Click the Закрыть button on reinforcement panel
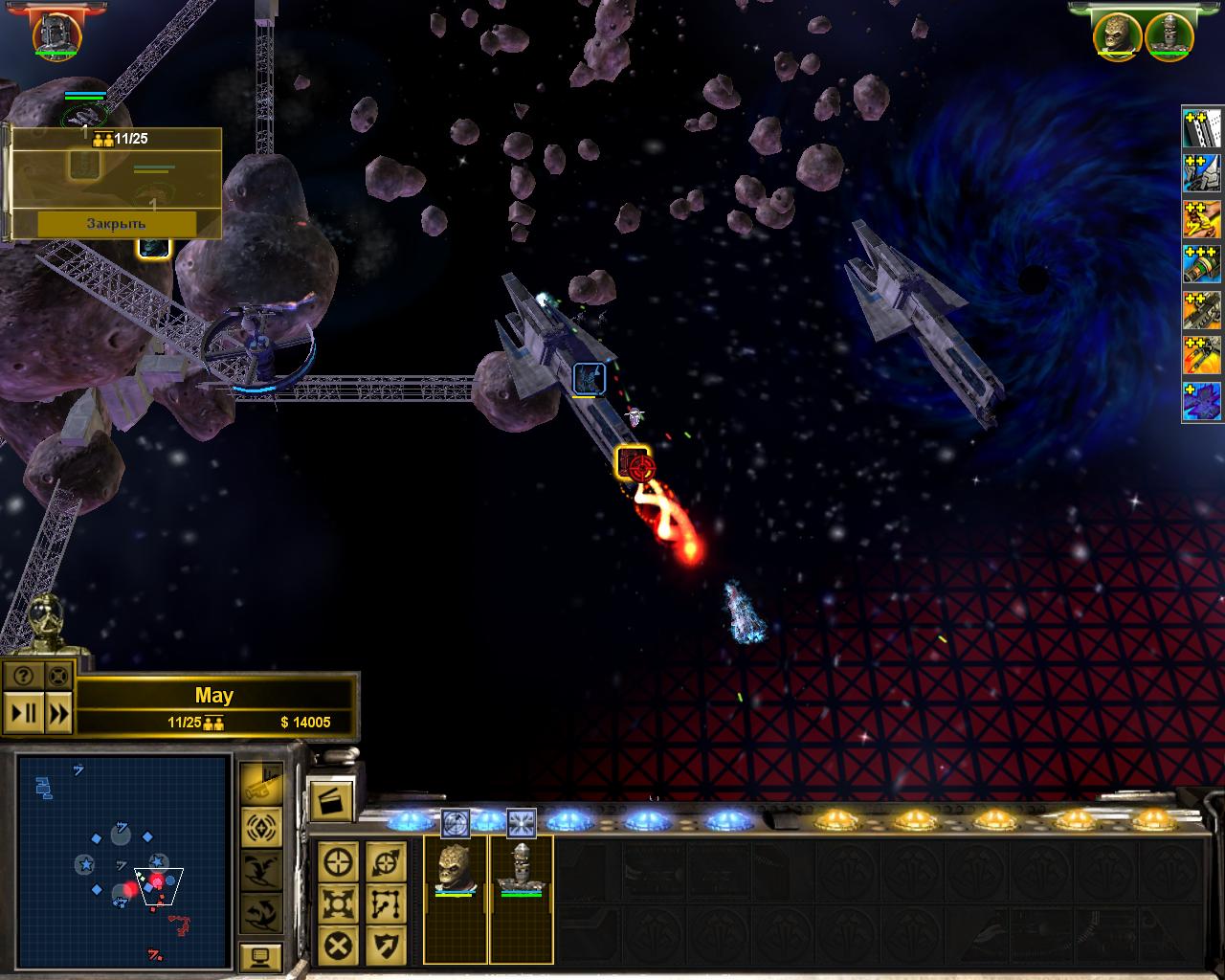Viewport: 1225px width, 980px height. click(x=116, y=223)
